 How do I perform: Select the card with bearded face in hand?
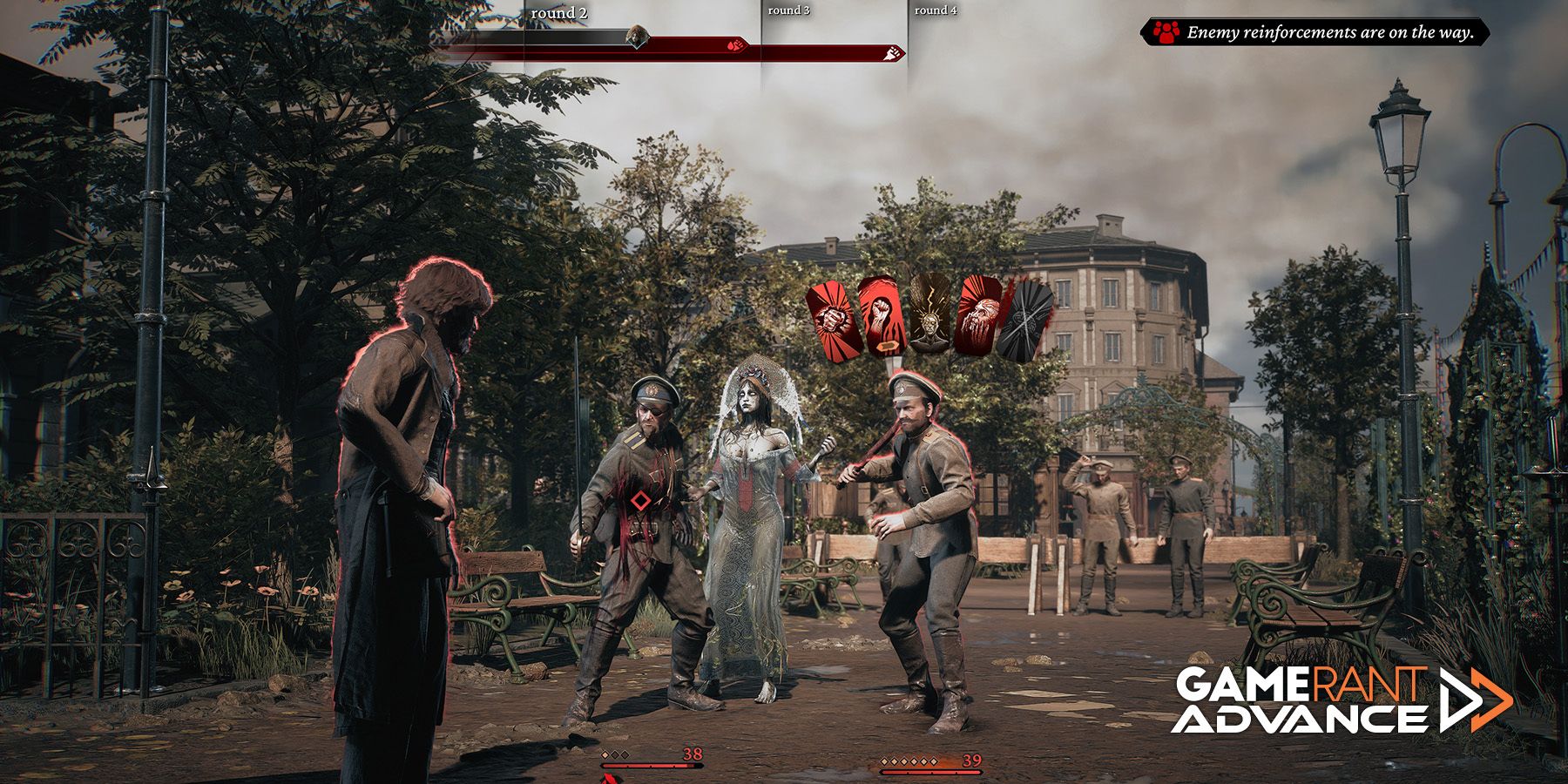click(978, 315)
